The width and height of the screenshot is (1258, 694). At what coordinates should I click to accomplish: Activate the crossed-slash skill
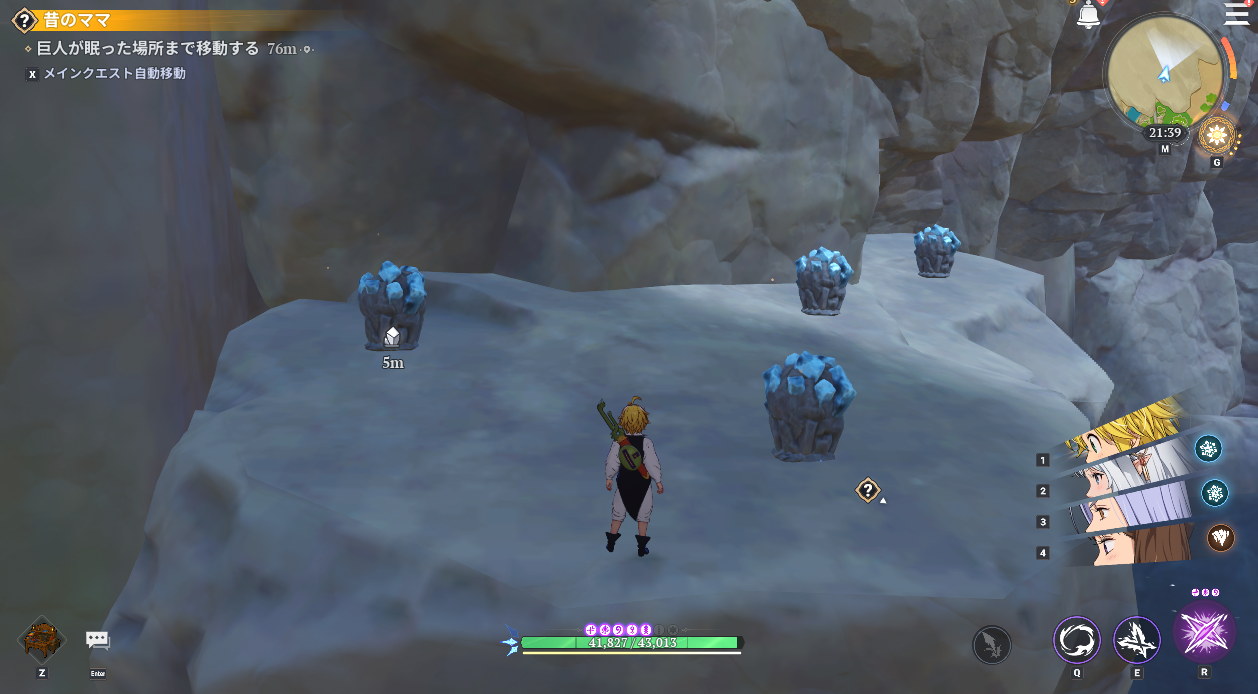click(1137, 640)
